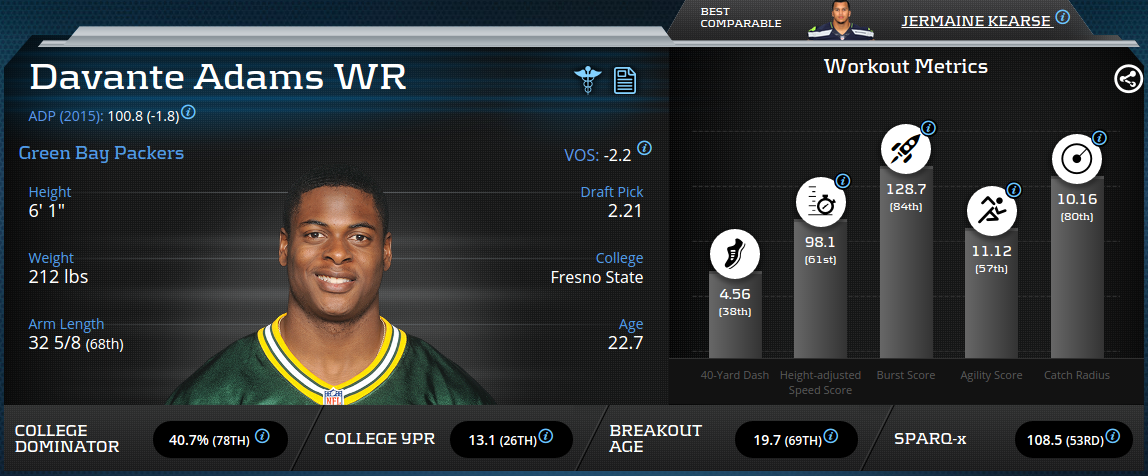
Task: Show info for ADP (2015) value
Action: tap(188, 112)
